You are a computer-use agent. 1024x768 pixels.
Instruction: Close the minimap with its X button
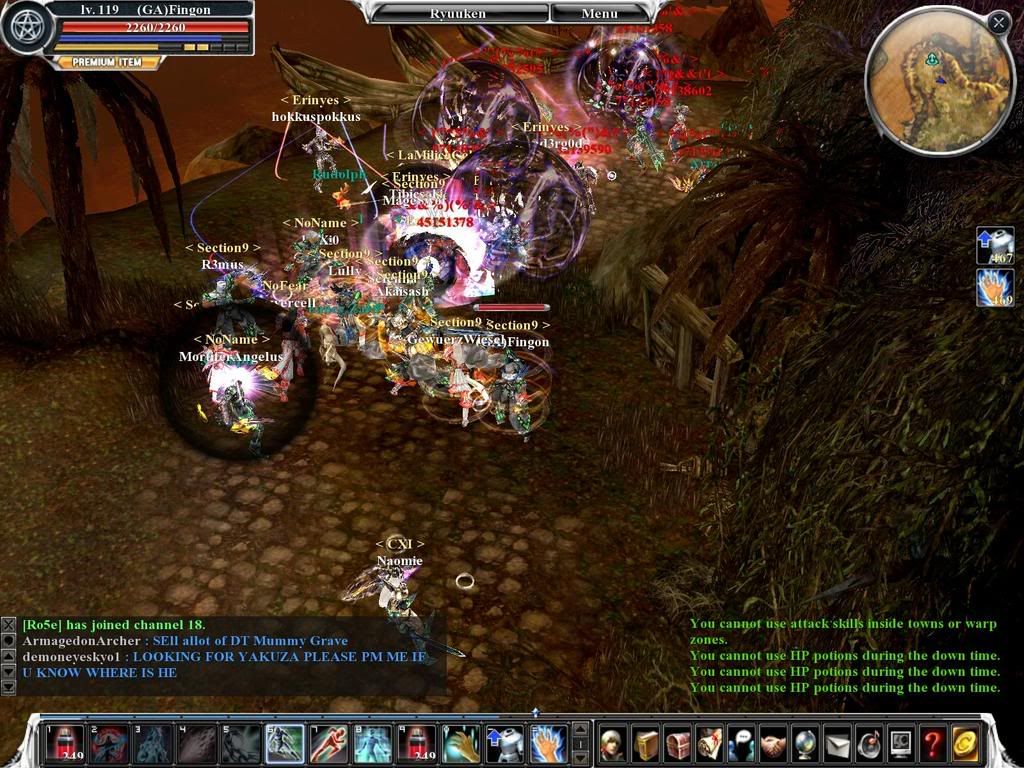click(x=998, y=22)
